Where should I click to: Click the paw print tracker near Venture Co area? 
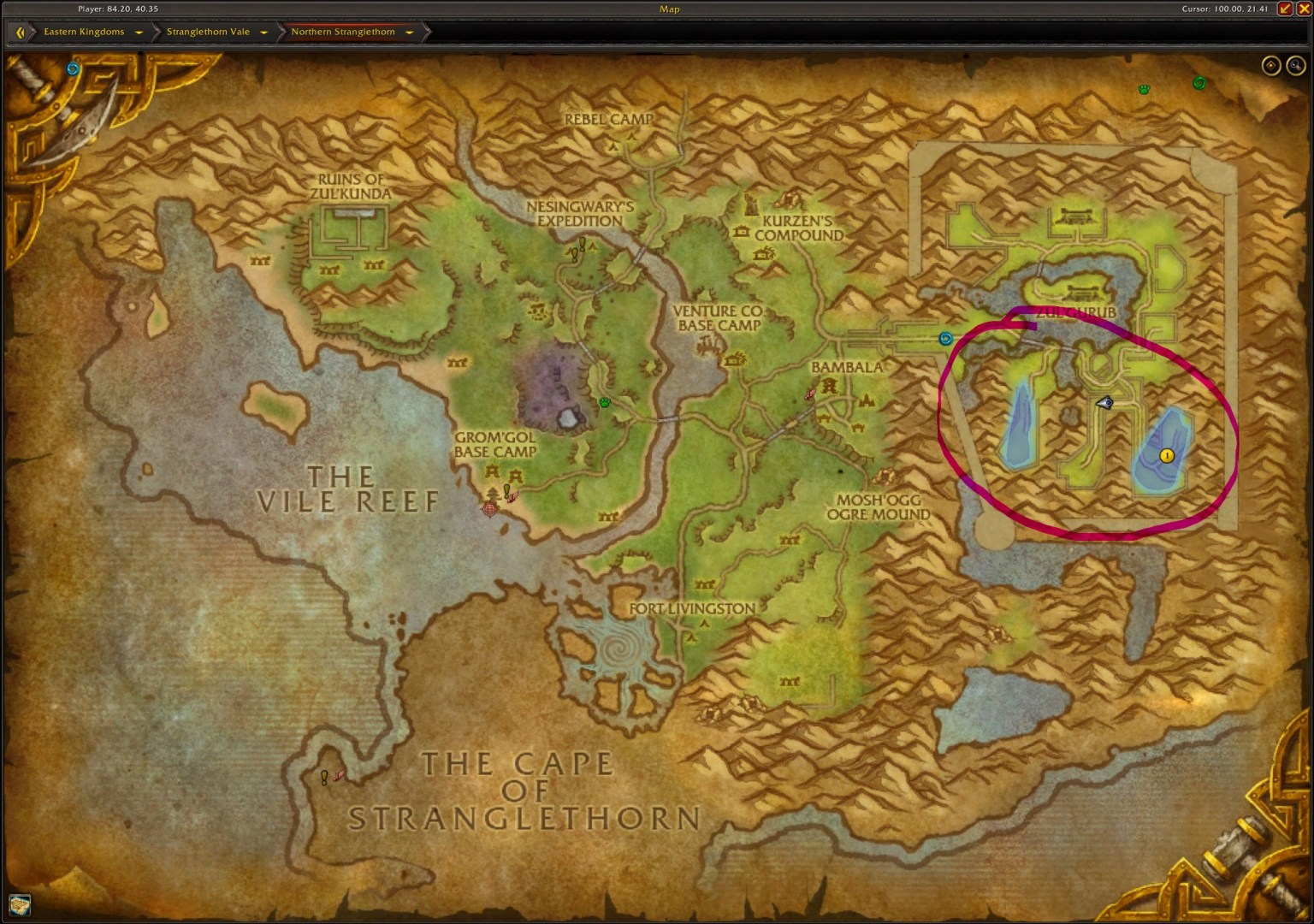pyautogui.click(x=605, y=402)
